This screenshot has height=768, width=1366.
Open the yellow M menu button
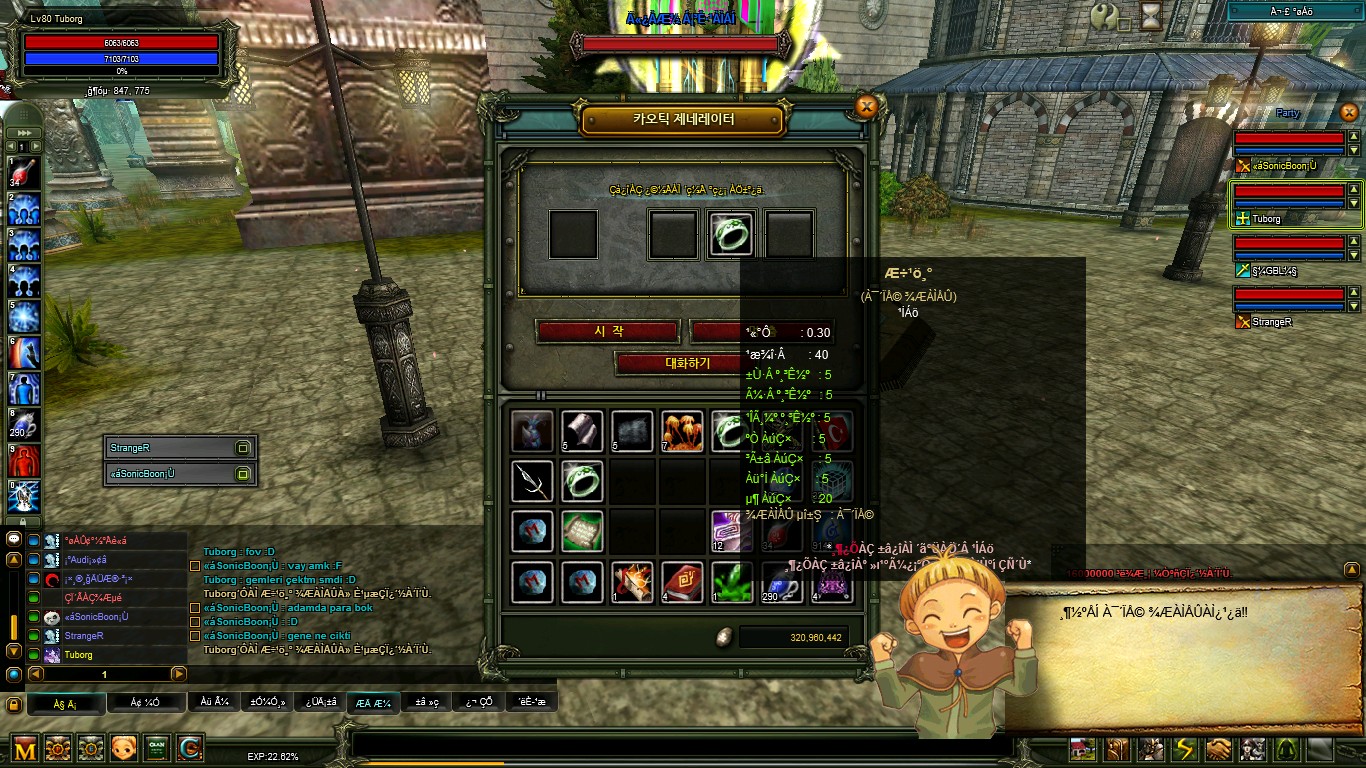point(25,748)
